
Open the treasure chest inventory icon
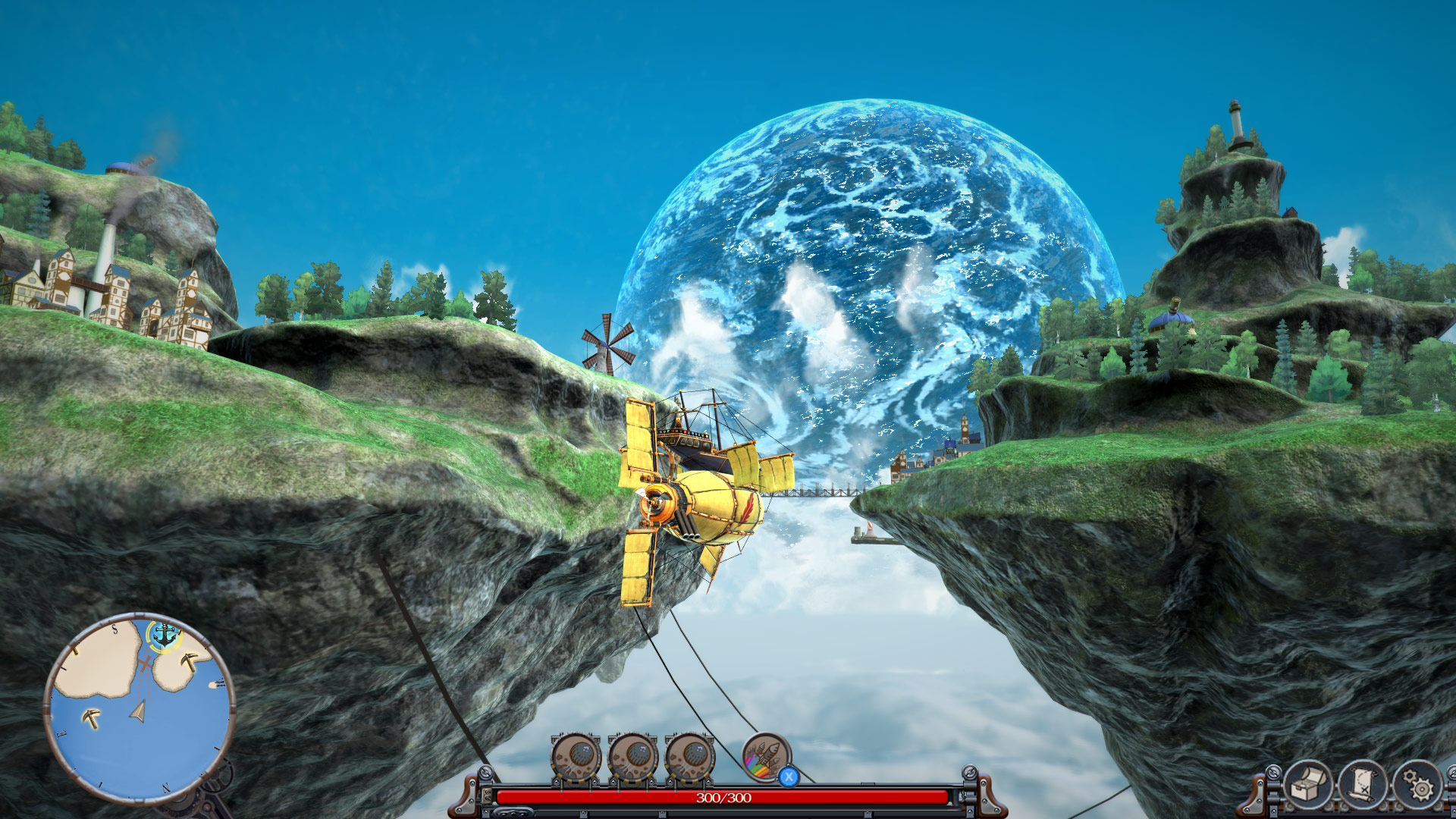pos(1308,784)
